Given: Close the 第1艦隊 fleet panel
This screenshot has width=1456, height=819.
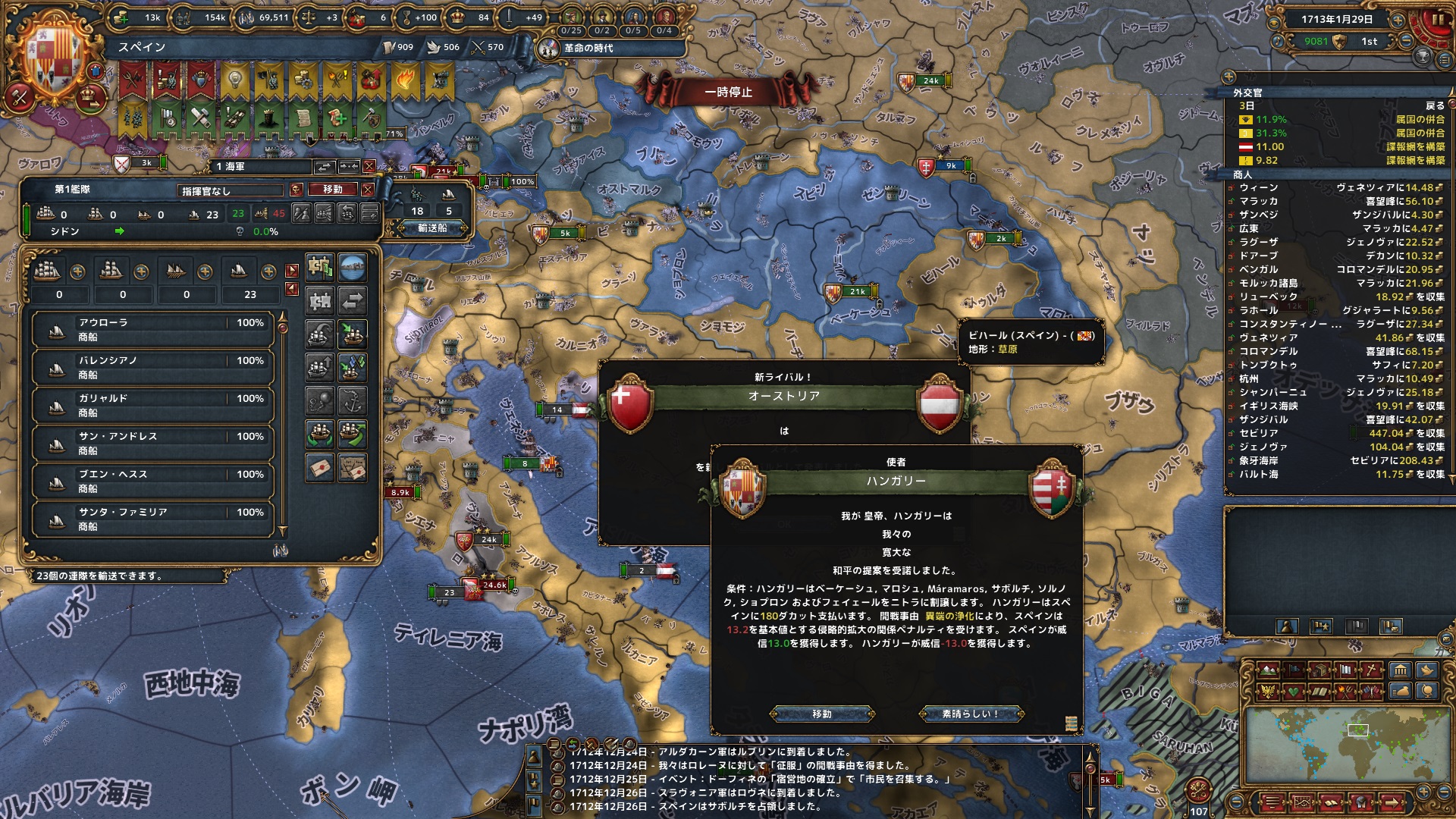Looking at the screenshot, I should click(x=368, y=190).
